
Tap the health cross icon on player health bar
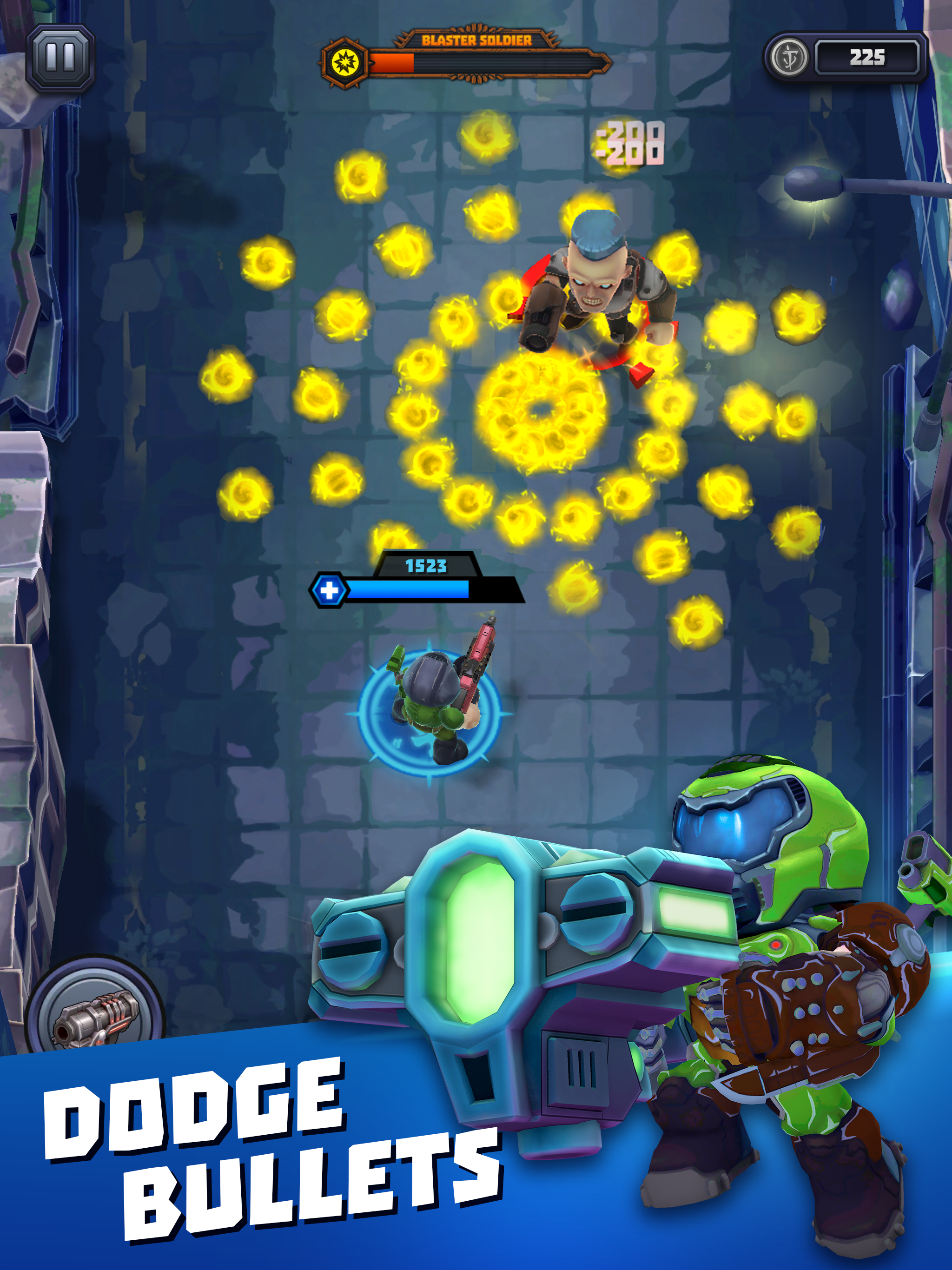(x=329, y=589)
